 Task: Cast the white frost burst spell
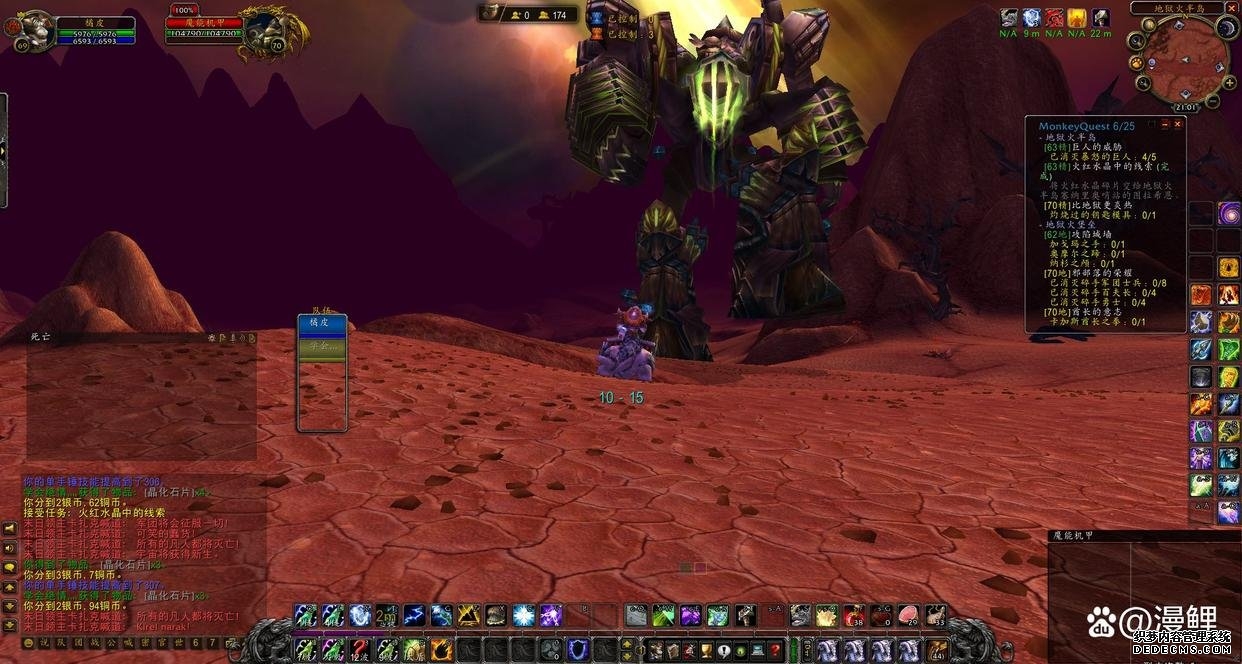pos(523,616)
